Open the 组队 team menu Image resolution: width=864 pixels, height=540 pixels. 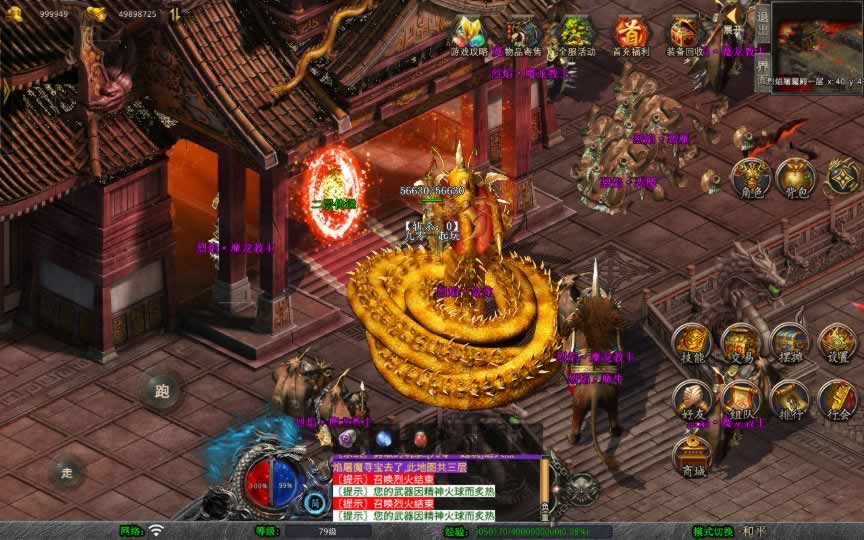[741, 400]
